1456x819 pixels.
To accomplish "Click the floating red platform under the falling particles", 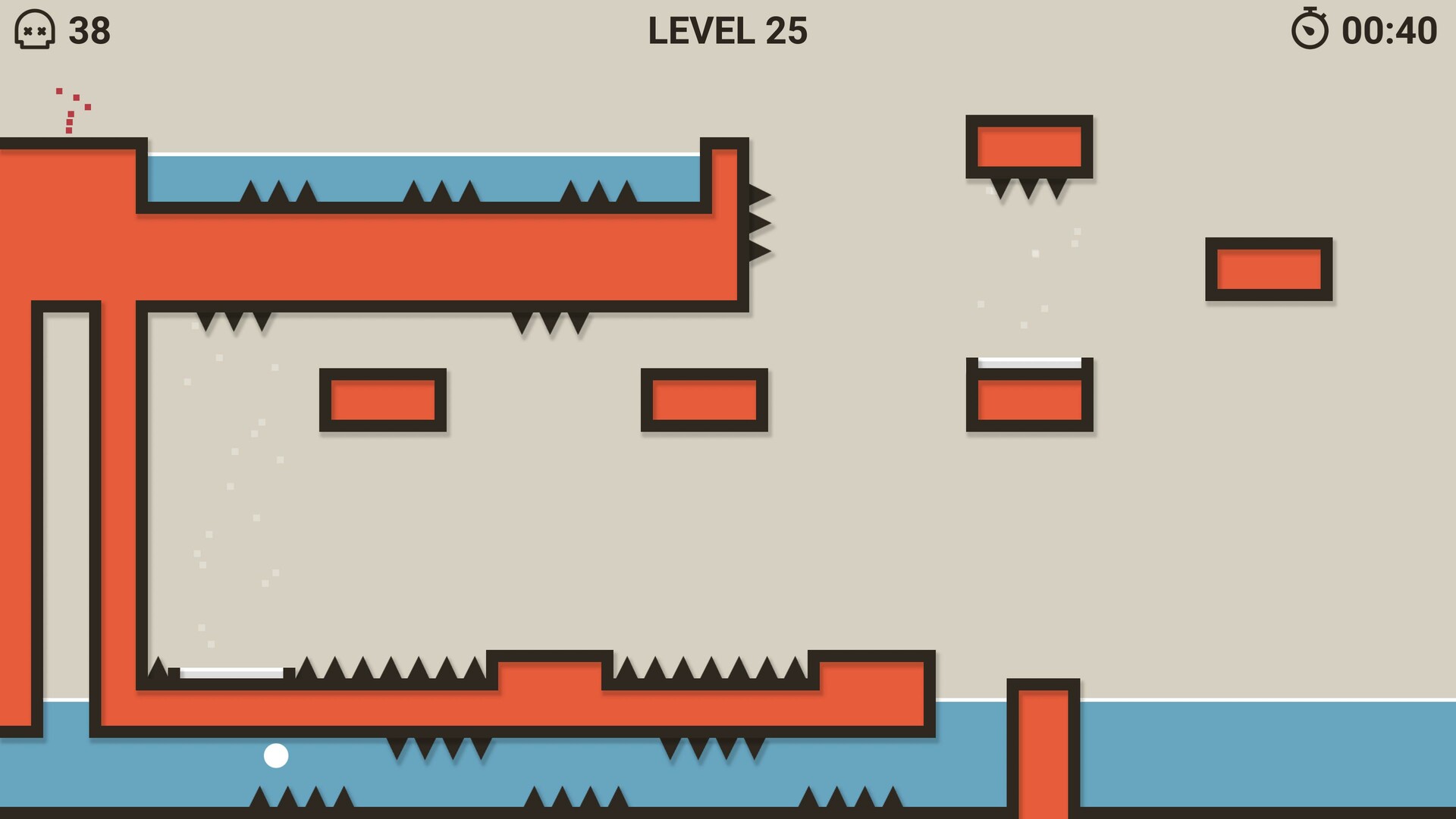I will tap(1028, 398).
